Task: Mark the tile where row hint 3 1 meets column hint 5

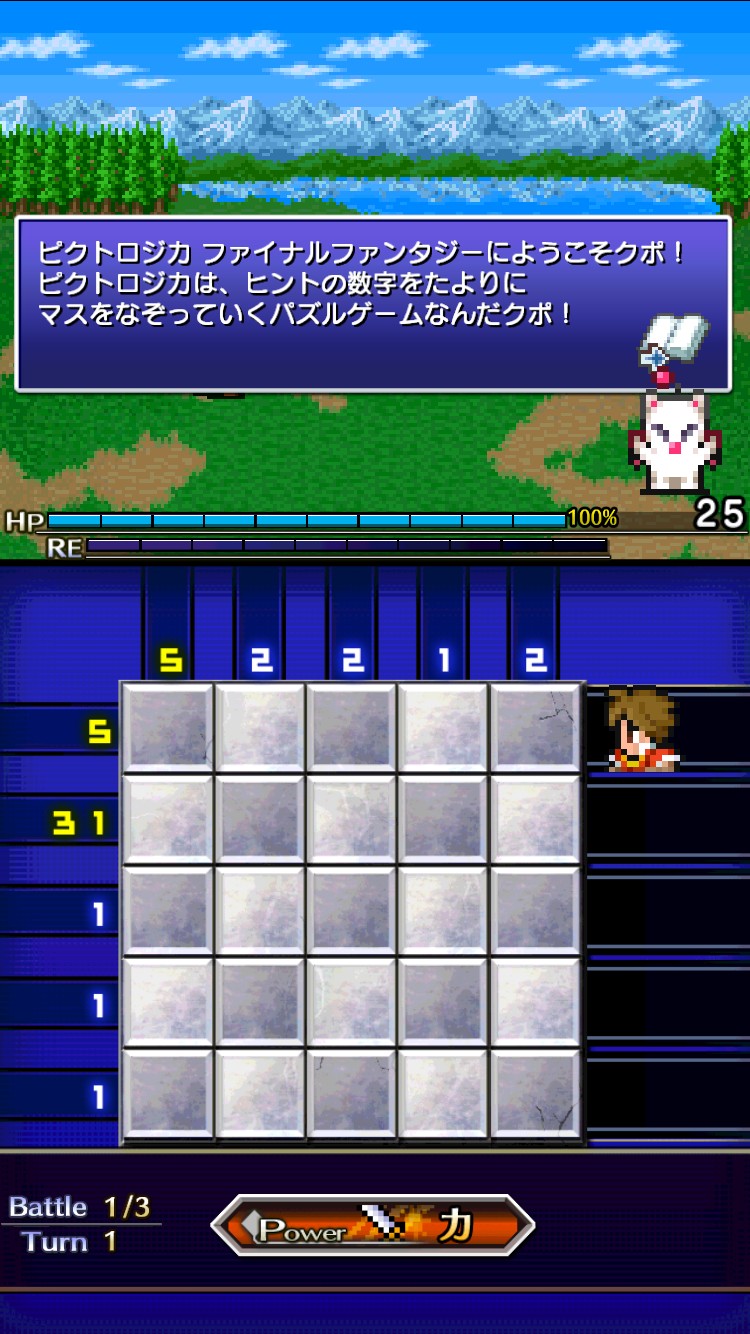Action: coord(168,821)
